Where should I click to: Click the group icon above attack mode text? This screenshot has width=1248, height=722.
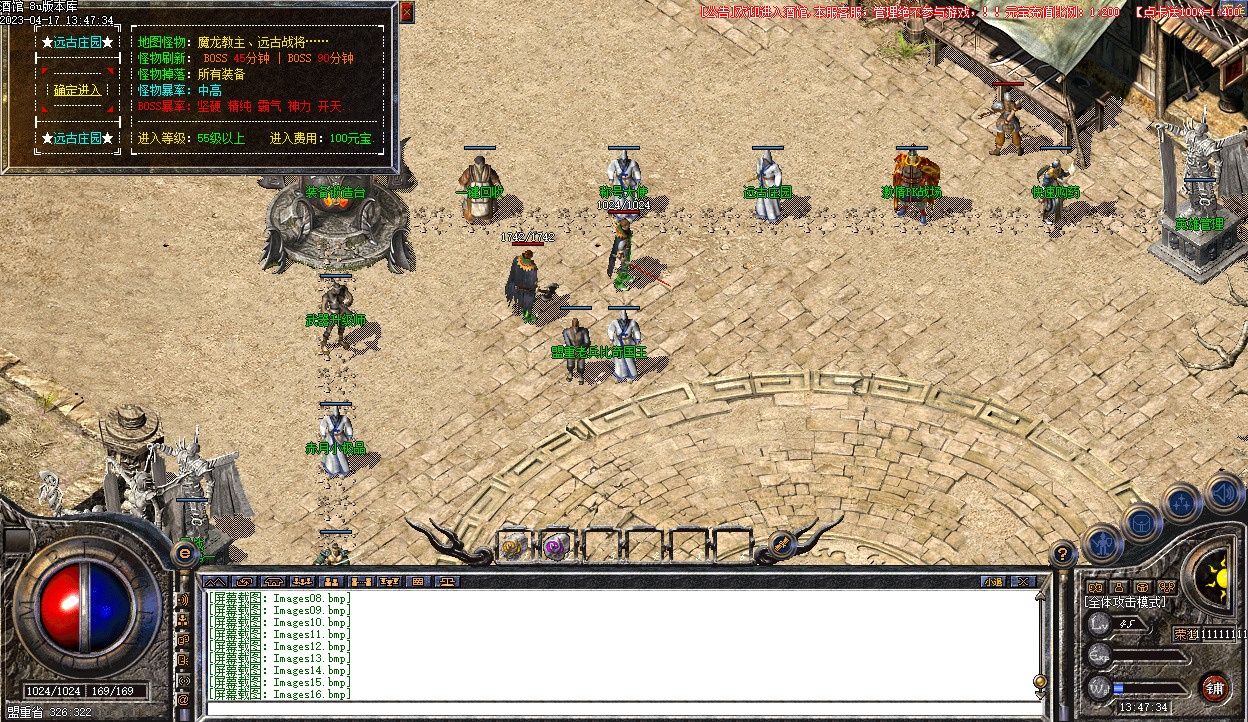point(1165,587)
